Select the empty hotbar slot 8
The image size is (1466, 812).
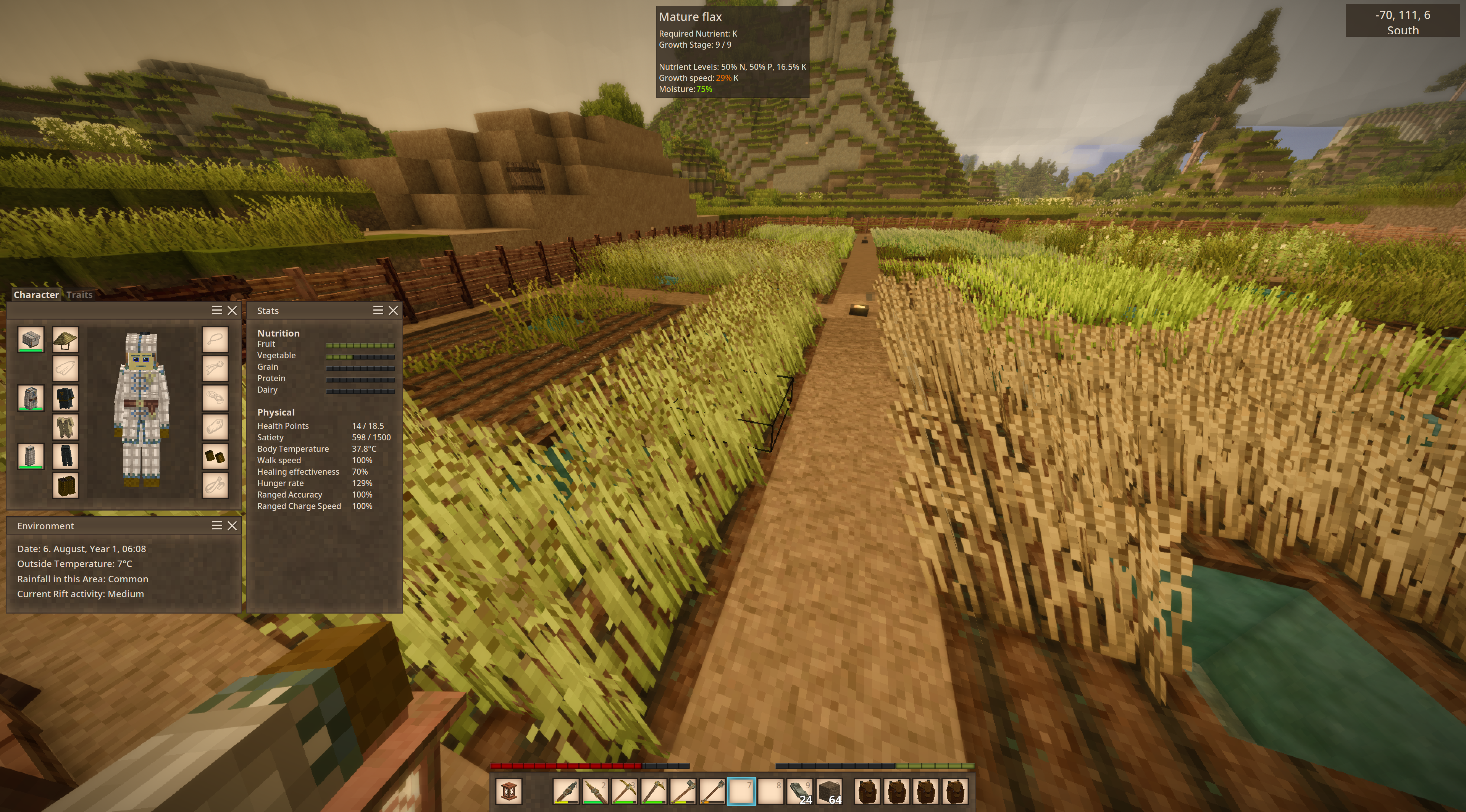coord(770,791)
